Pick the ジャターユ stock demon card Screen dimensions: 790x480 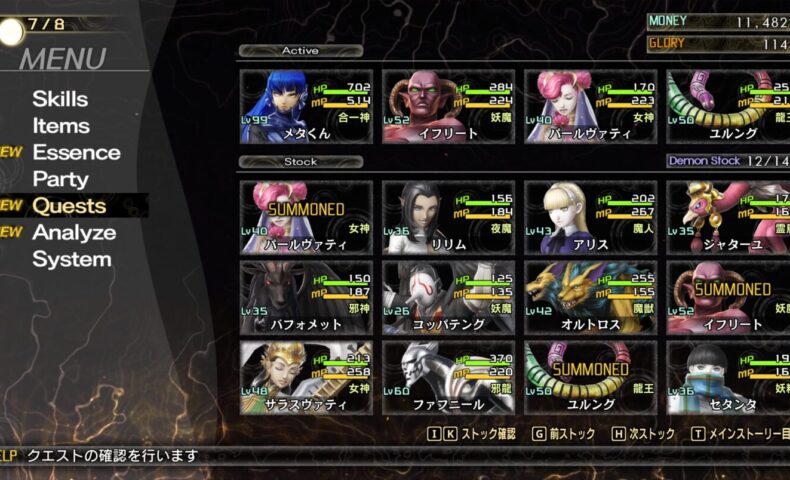click(x=728, y=217)
